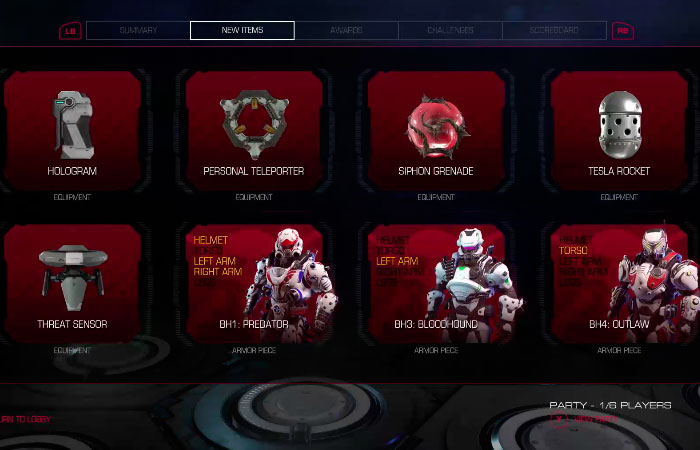
Task: Choose the Personal Teleporter tile
Action: click(x=254, y=130)
